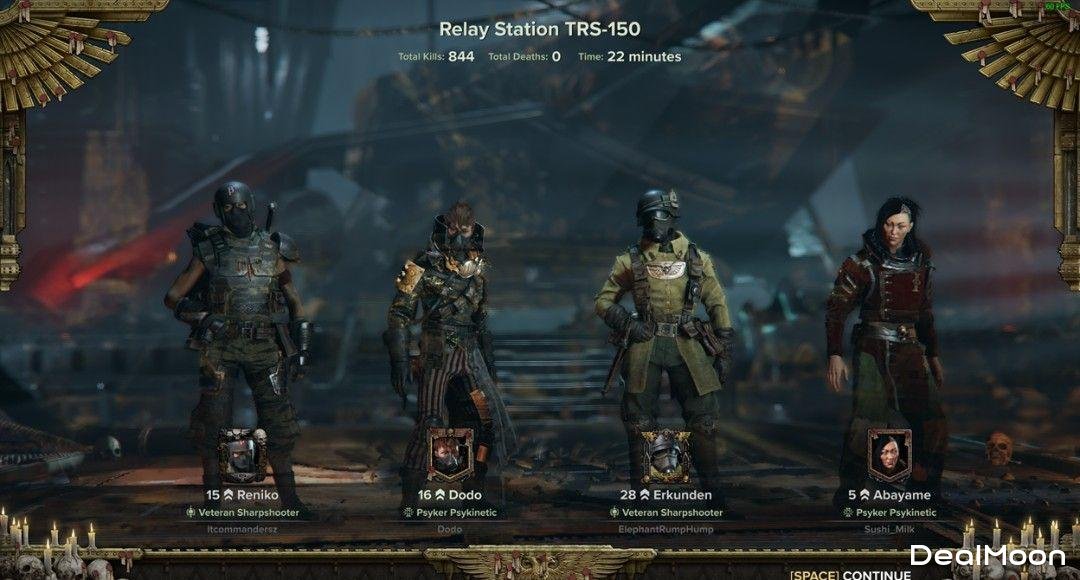Click the Continue button
Viewport: 1080px width, 580px height.
pos(851,575)
